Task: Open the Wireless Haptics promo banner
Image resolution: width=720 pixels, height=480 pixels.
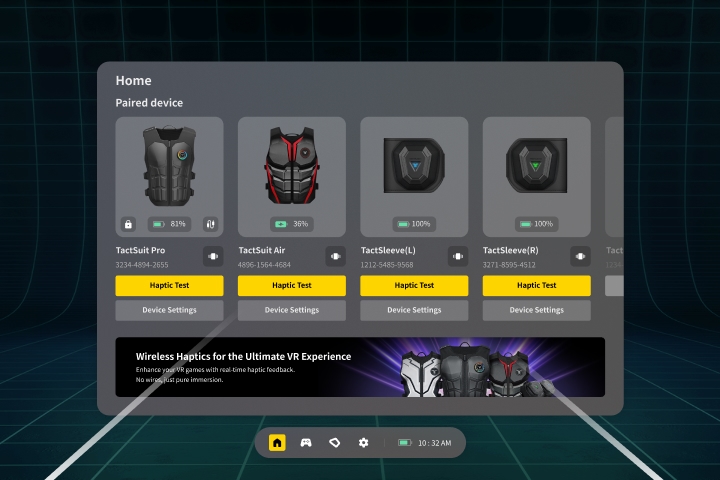Action: 360,367
